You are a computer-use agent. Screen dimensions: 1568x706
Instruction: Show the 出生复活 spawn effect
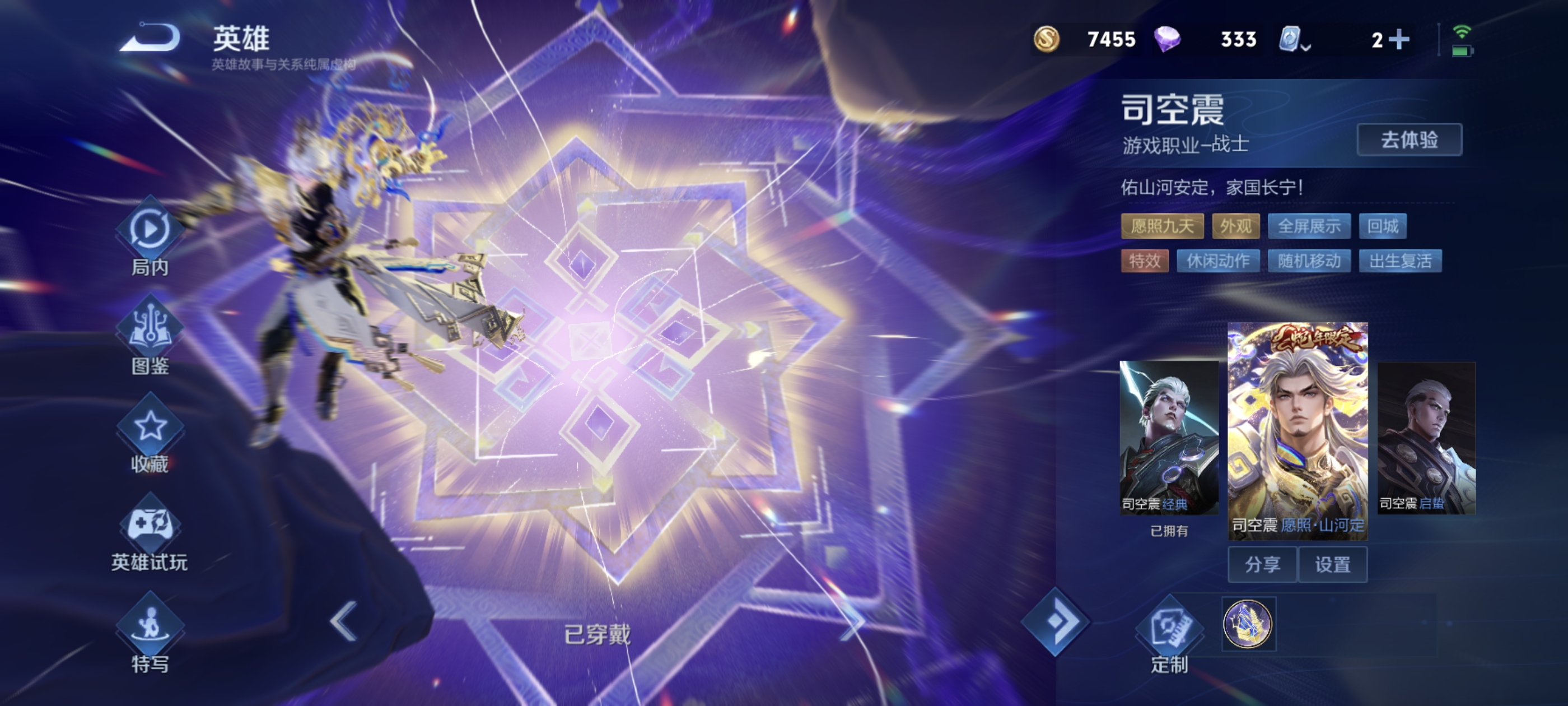click(1400, 261)
